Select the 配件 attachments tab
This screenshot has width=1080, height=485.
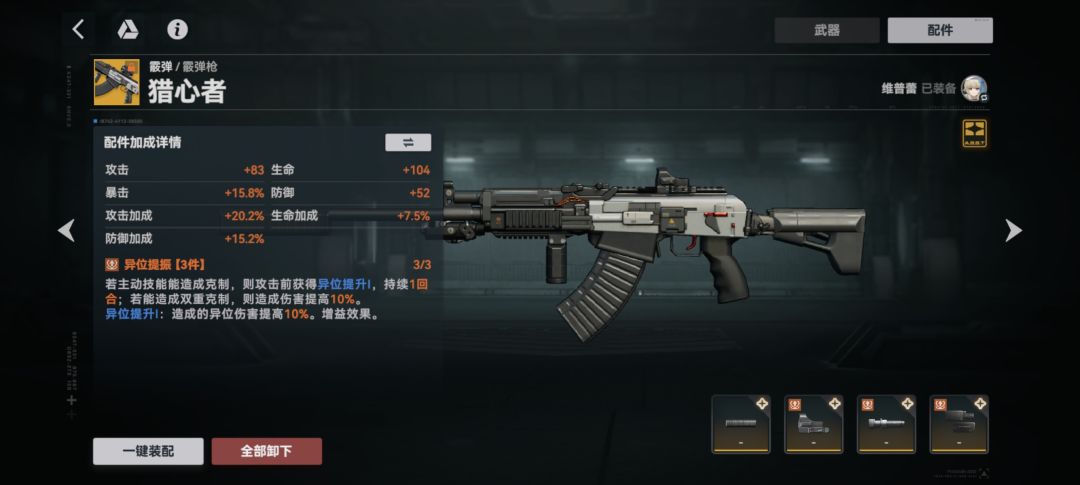[x=939, y=30]
